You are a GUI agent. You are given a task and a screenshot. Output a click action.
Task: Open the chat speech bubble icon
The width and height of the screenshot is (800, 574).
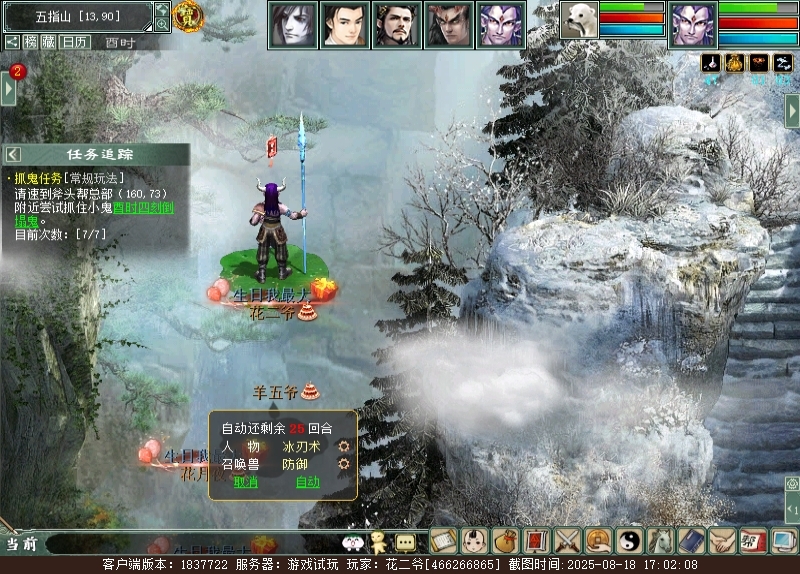pos(405,542)
